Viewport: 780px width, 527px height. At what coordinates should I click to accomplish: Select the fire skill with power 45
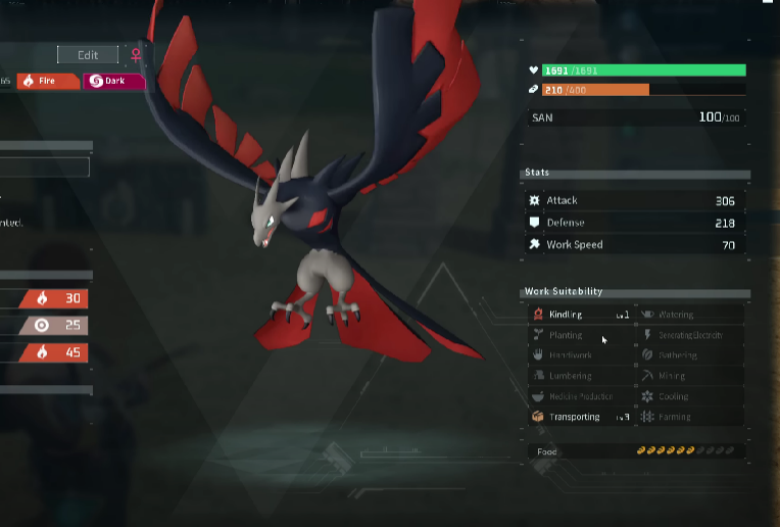coord(44,352)
